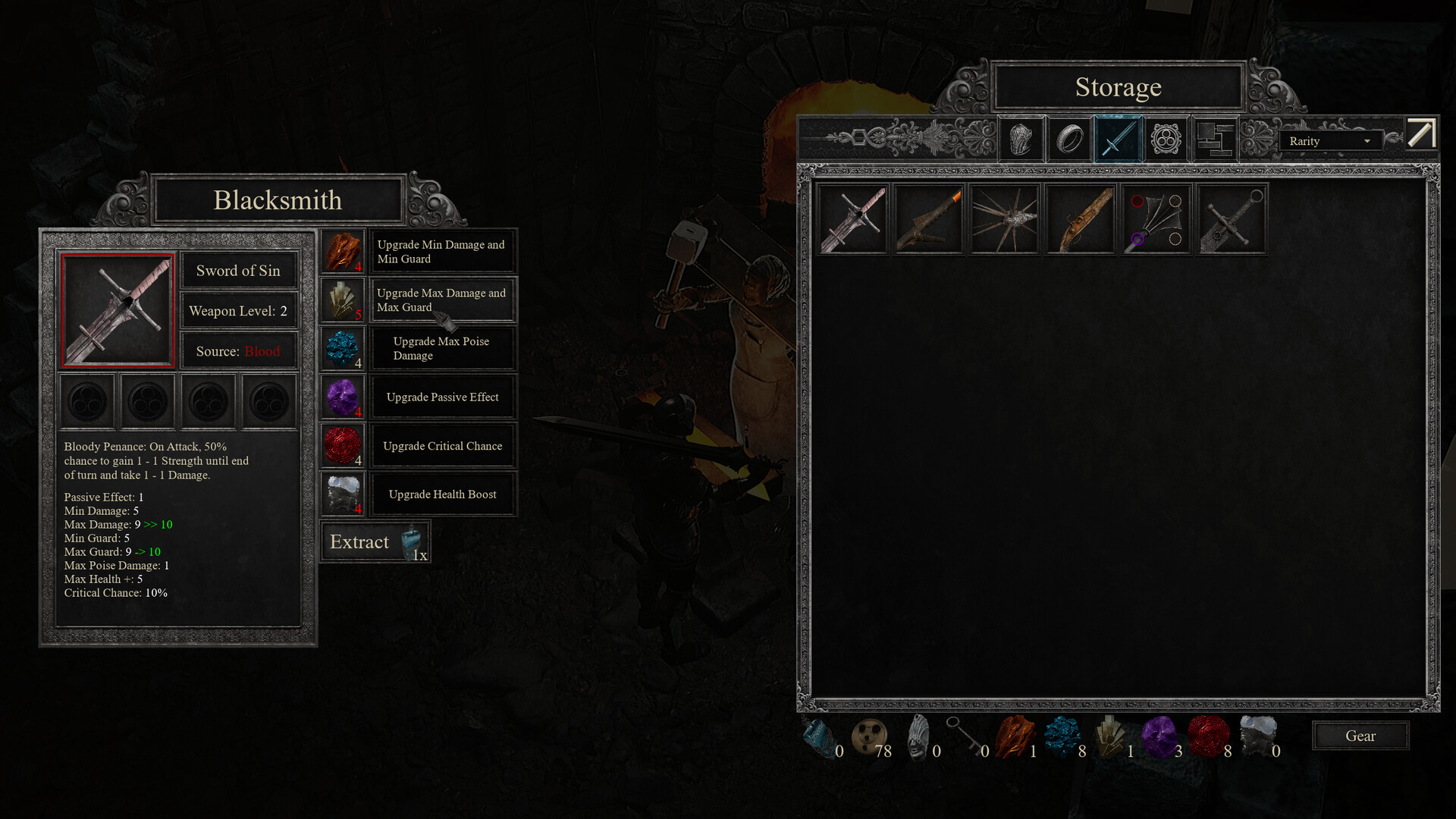The height and width of the screenshot is (819, 1456).
Task: Choose Upgrade Max Damage and Max Guard
Action: click(x=442, y=300)
